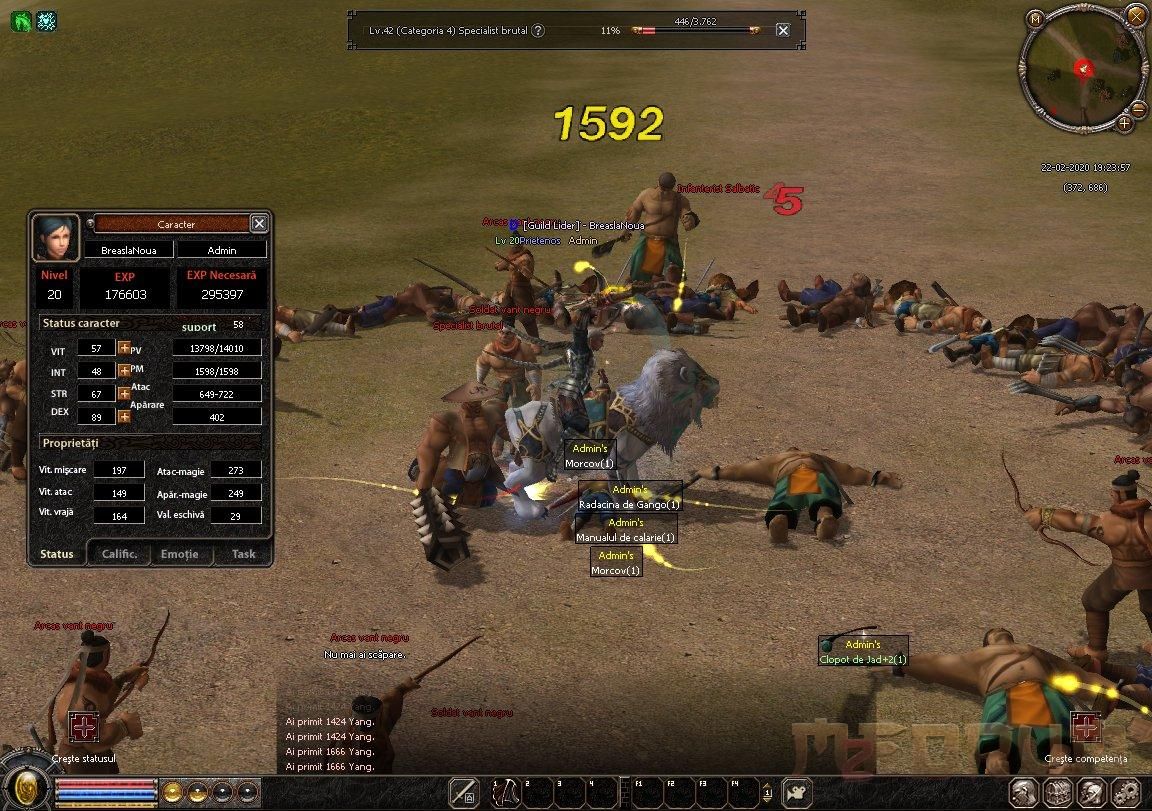
Task: Show the Task tab
Action: pyautogui.click(x=243, y=554)
